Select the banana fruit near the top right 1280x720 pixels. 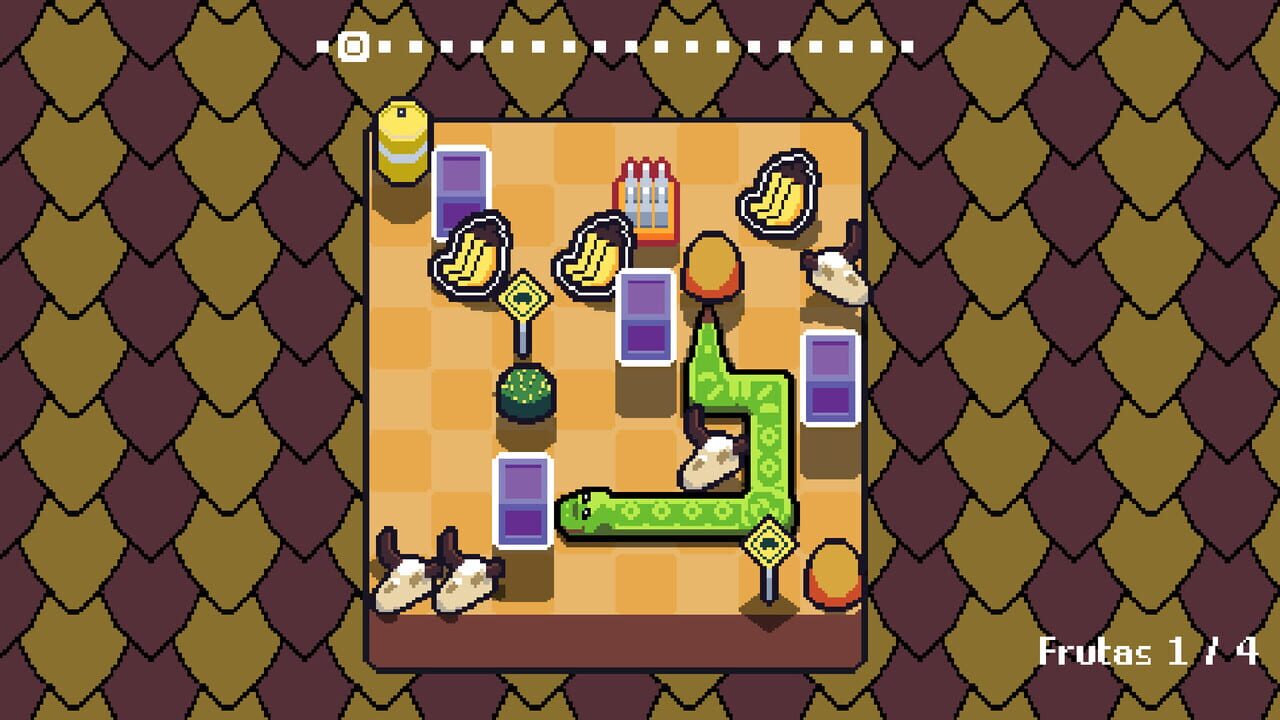pyautogui.click(x=779, y=191)
